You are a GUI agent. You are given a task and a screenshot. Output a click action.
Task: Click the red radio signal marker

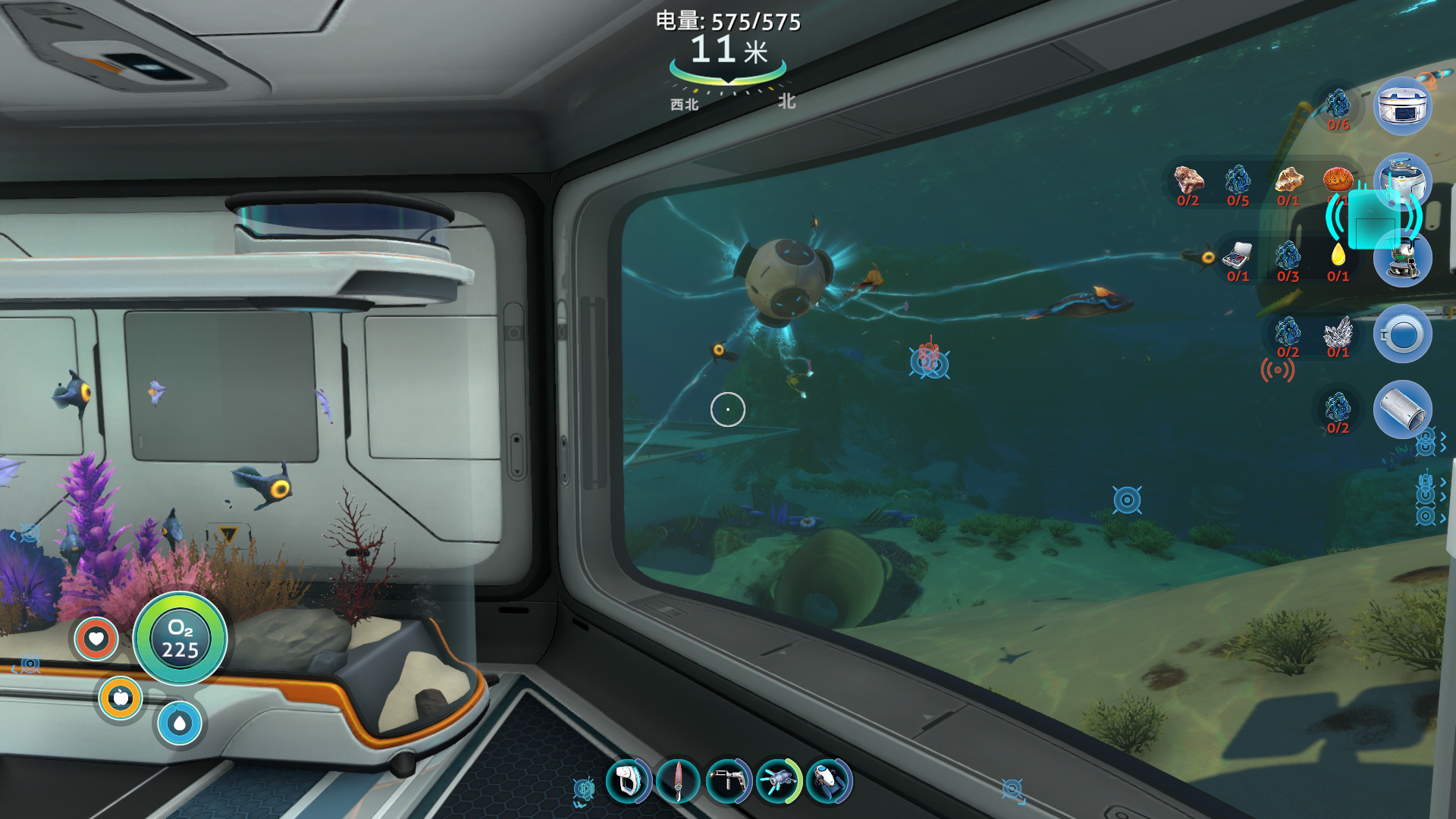click(x=1277, y=370)
